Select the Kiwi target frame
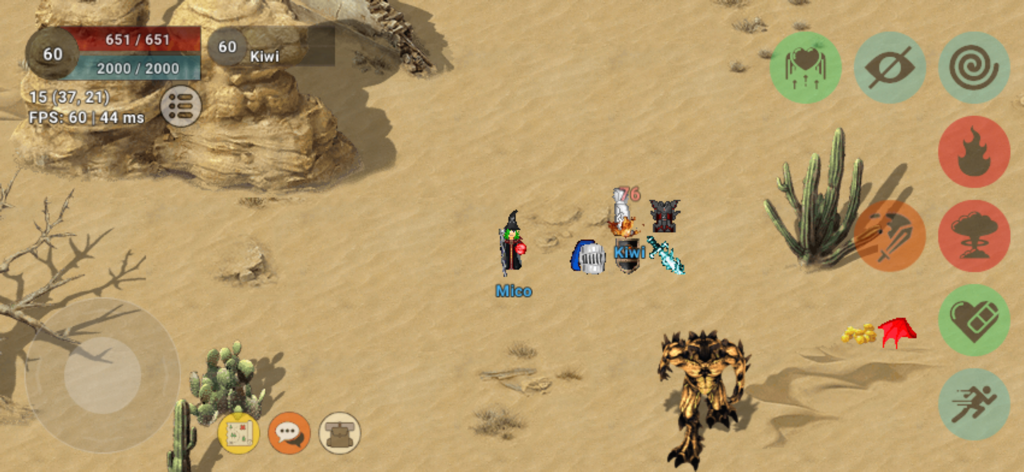Viewport: 1024px width, 472px height. coord(270,47)
